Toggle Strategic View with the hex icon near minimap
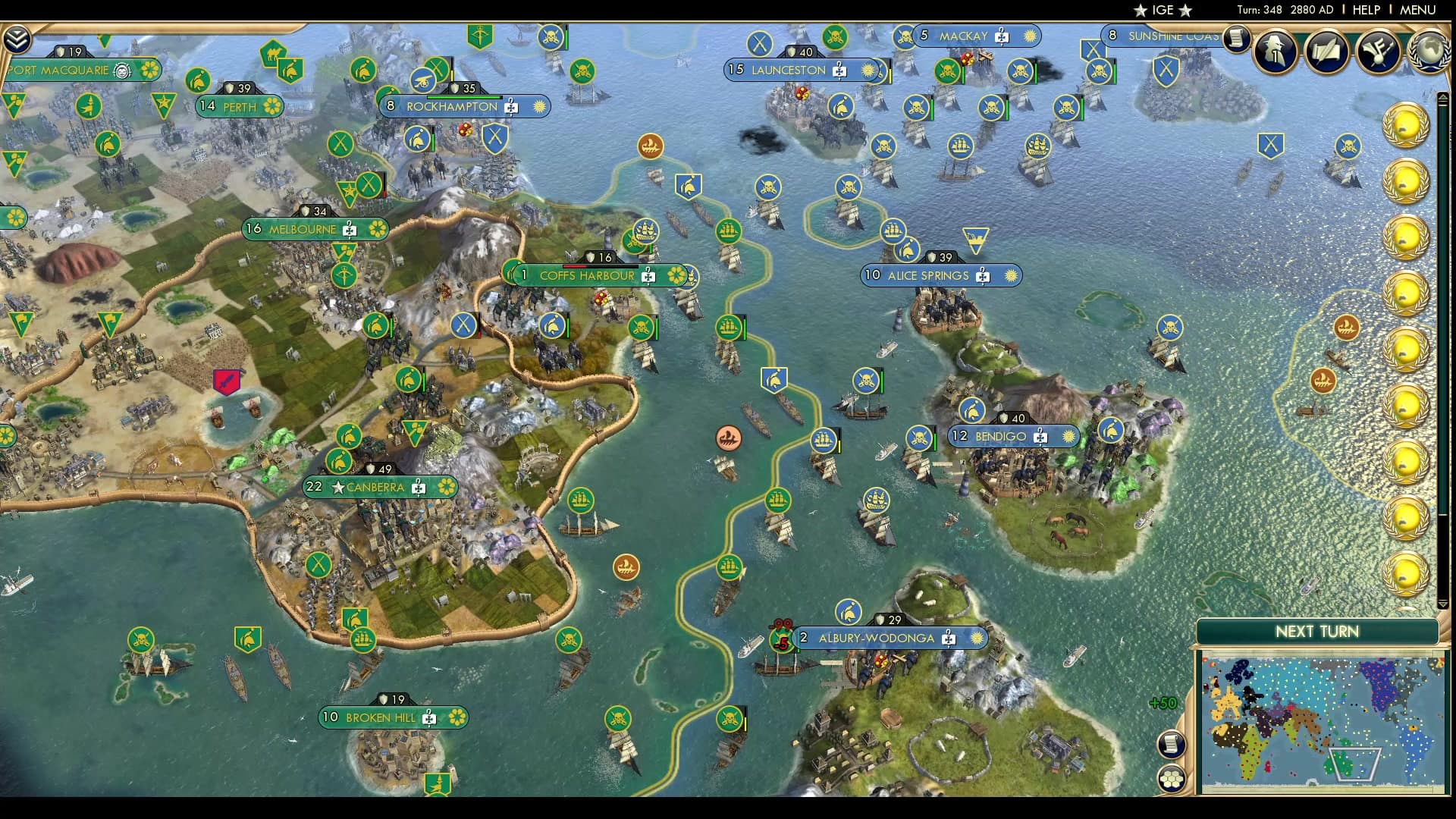 tap(1172, 777)
